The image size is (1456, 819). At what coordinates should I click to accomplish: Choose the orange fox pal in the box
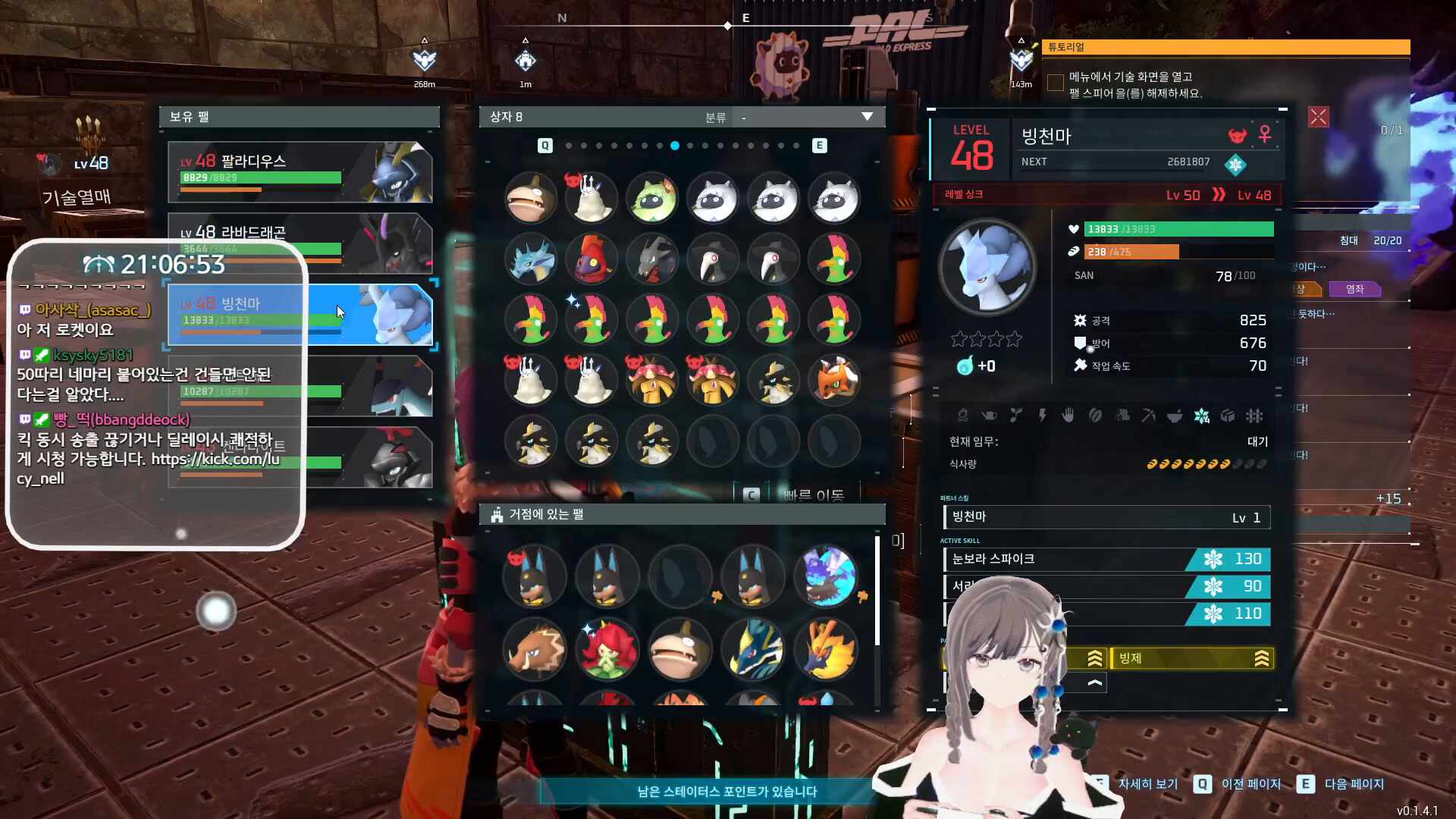click(x=834, y=379)
